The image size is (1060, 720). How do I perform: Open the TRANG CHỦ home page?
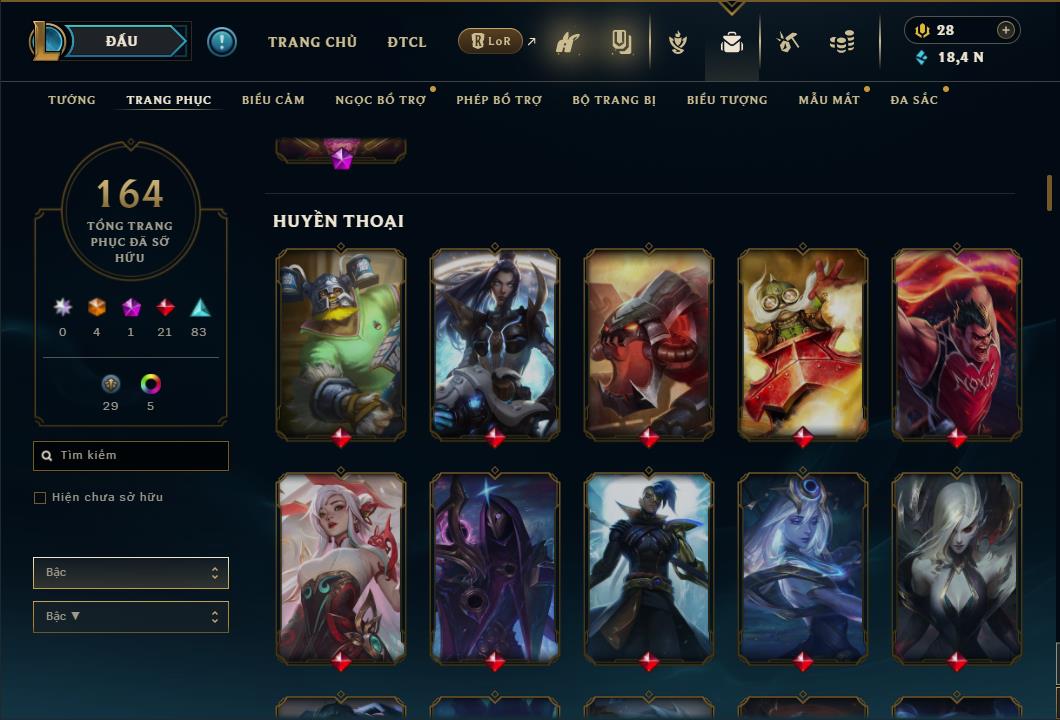312,42
